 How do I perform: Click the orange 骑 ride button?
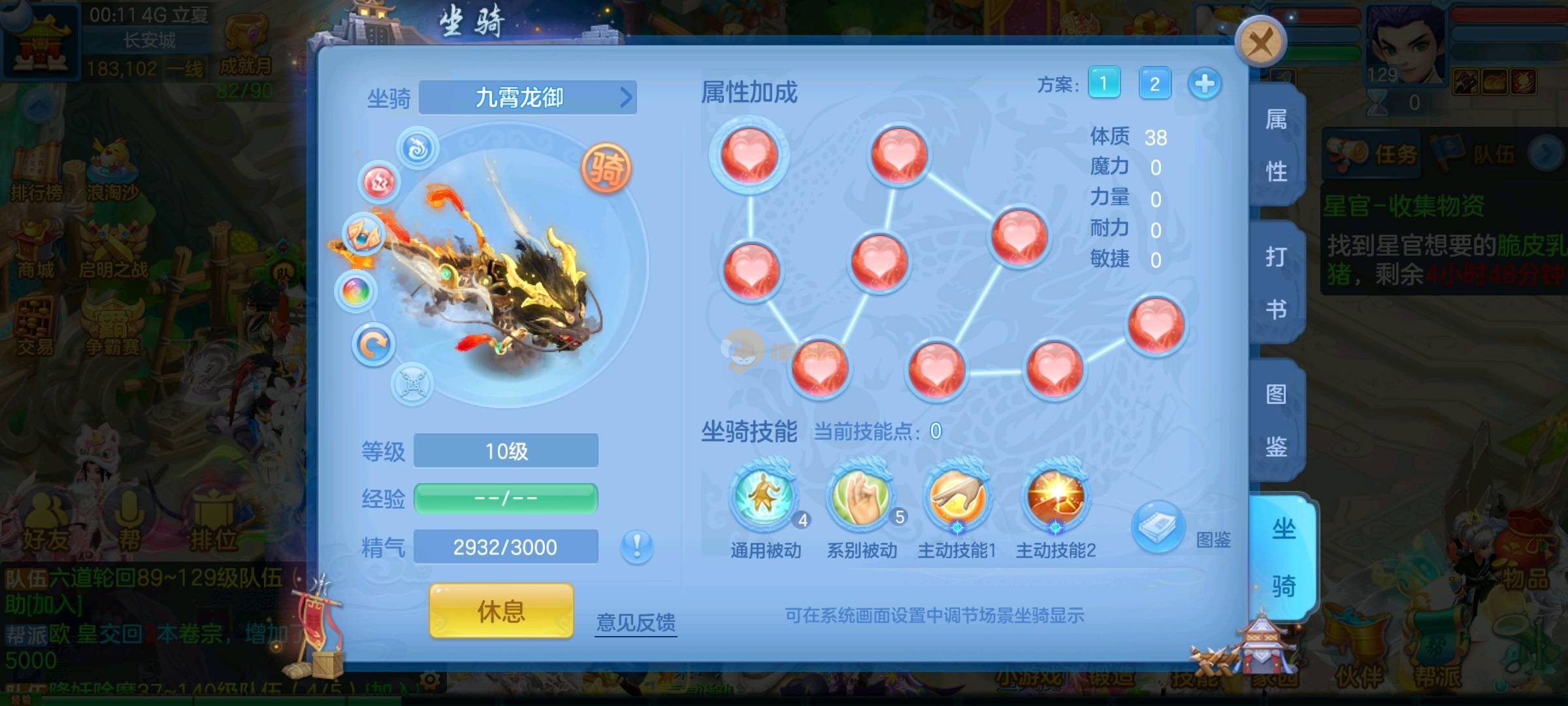pyautogui.click(x=606, y=168)
